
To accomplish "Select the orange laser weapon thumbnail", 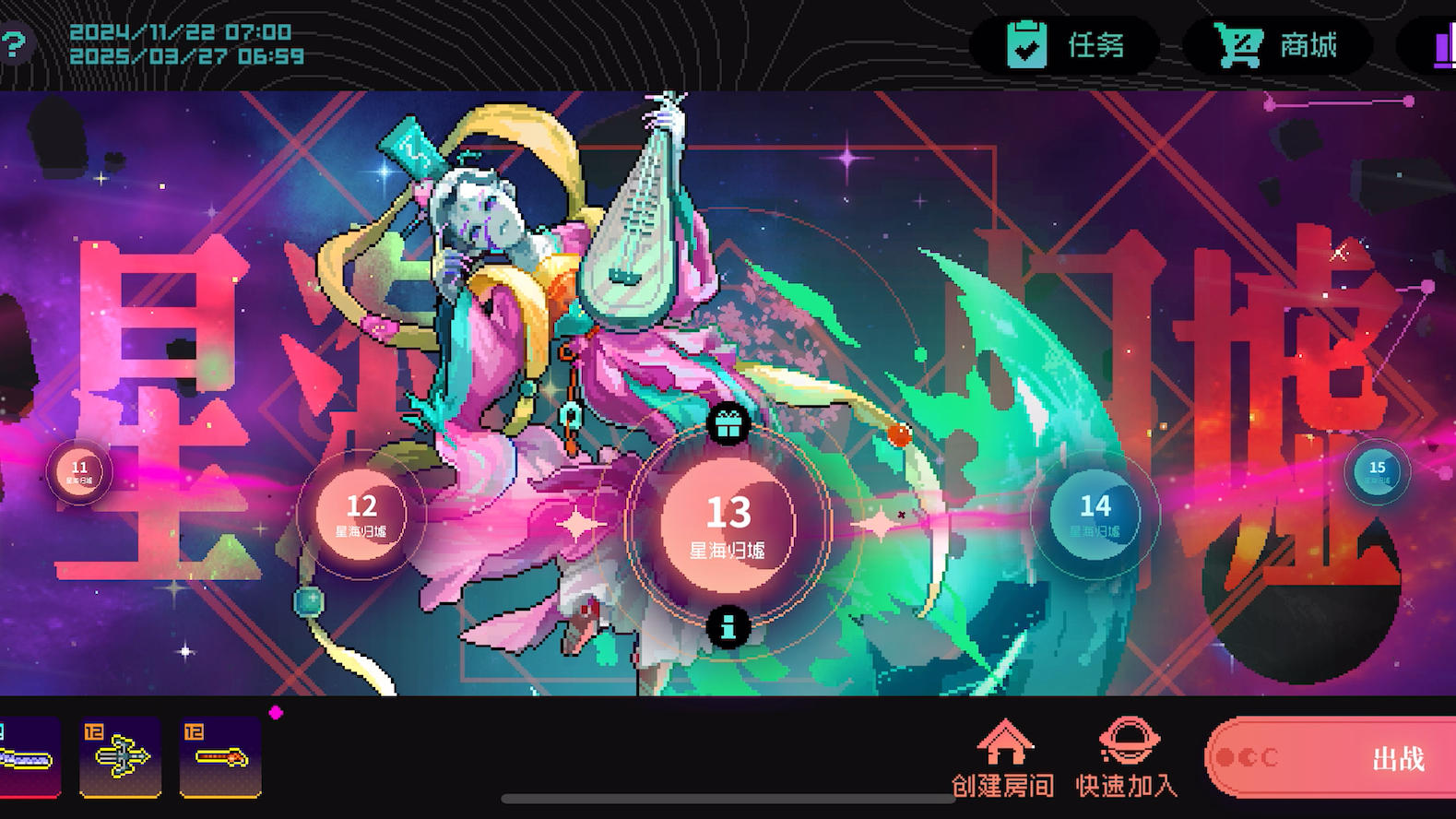I will click(220, 757).
